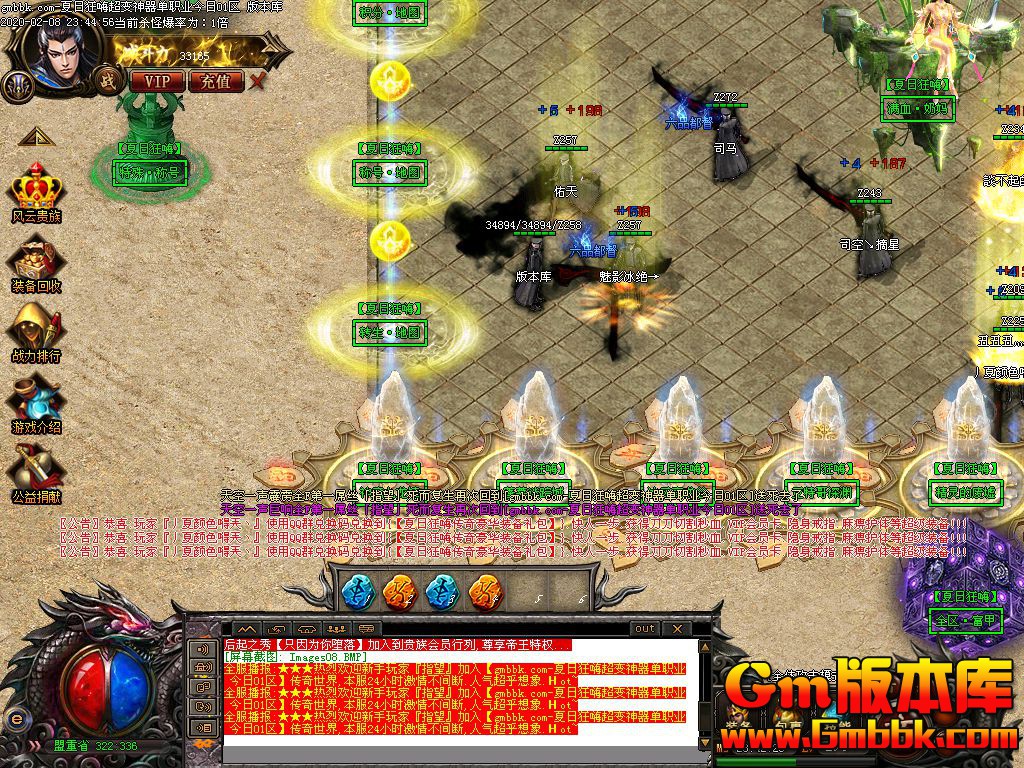Click the chat panel's out button
Viewport: 1024px width, 768px height.
645,628
